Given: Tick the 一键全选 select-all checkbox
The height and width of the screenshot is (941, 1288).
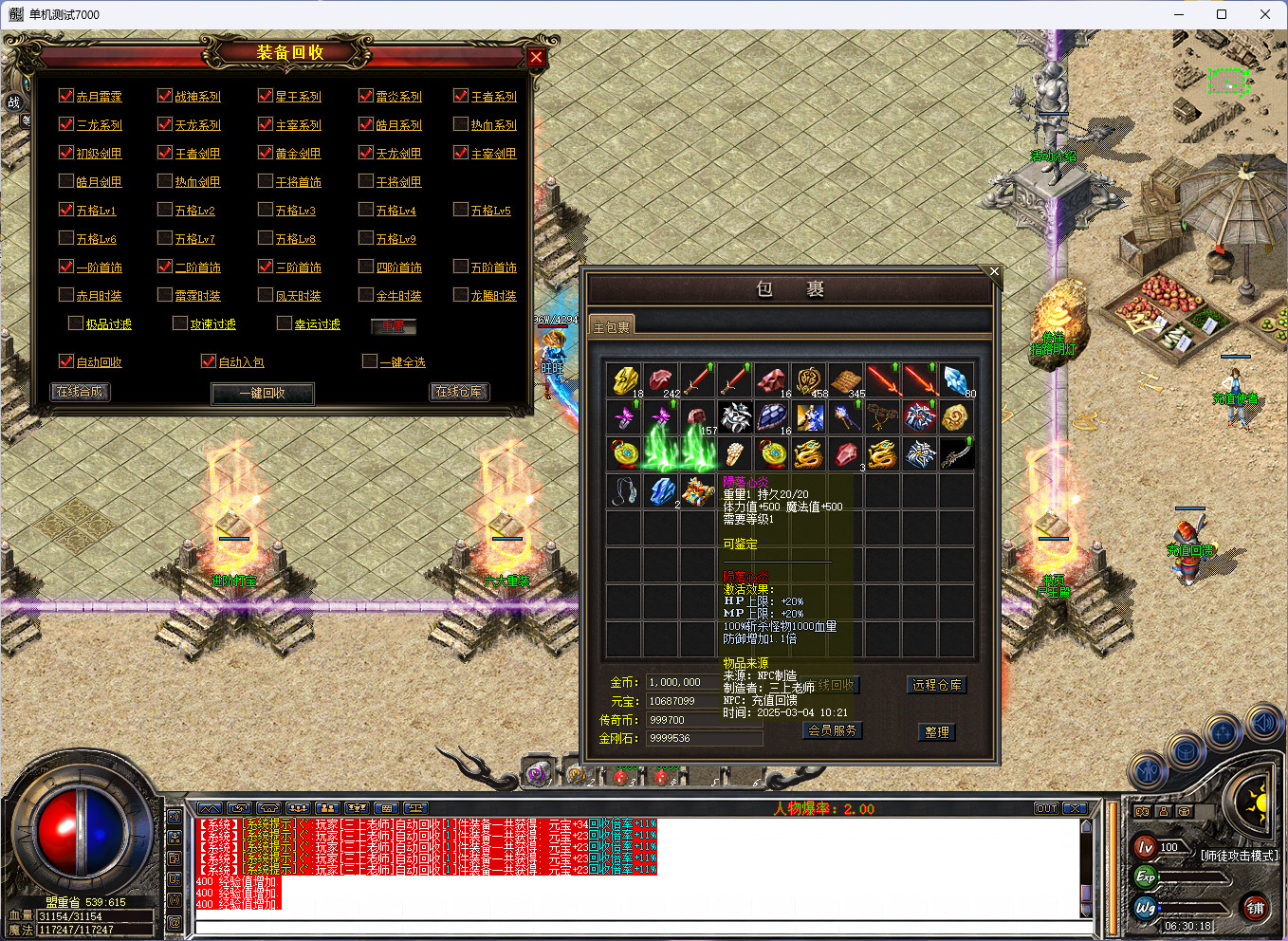Looking at the screenshot, I should pos(370,361).
